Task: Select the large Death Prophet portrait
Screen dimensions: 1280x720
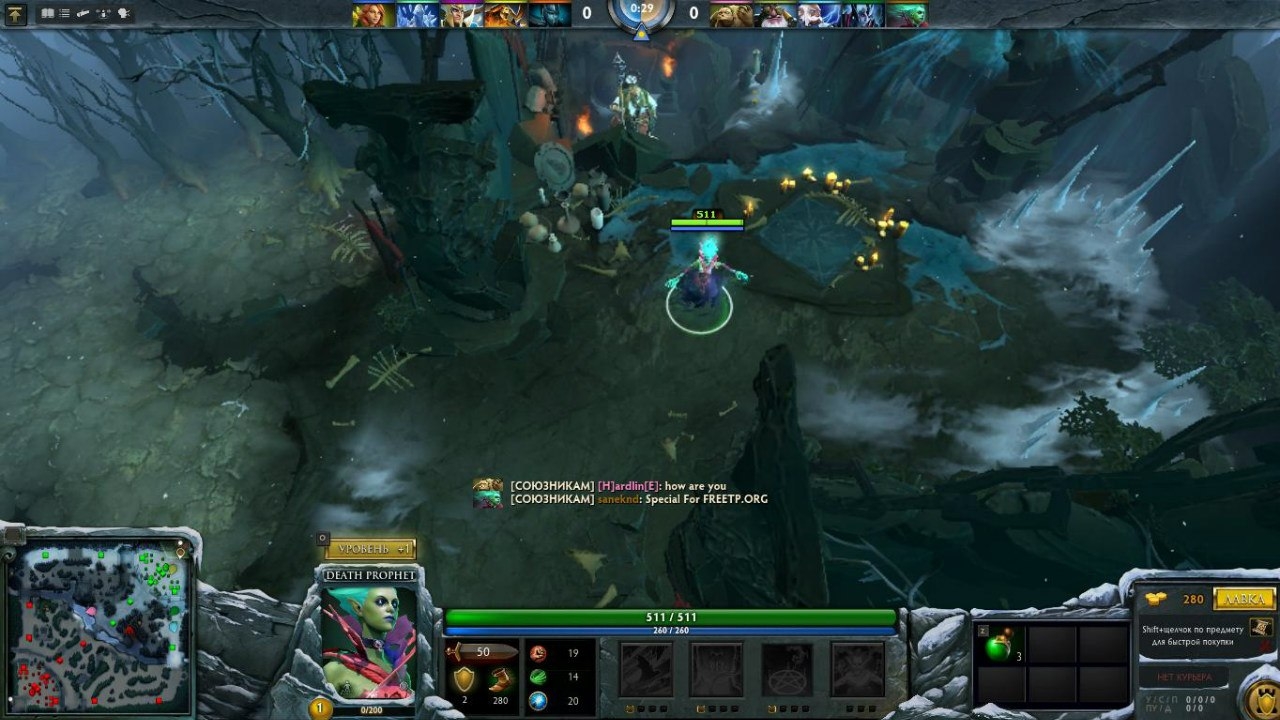Action: tap(368, 642)
